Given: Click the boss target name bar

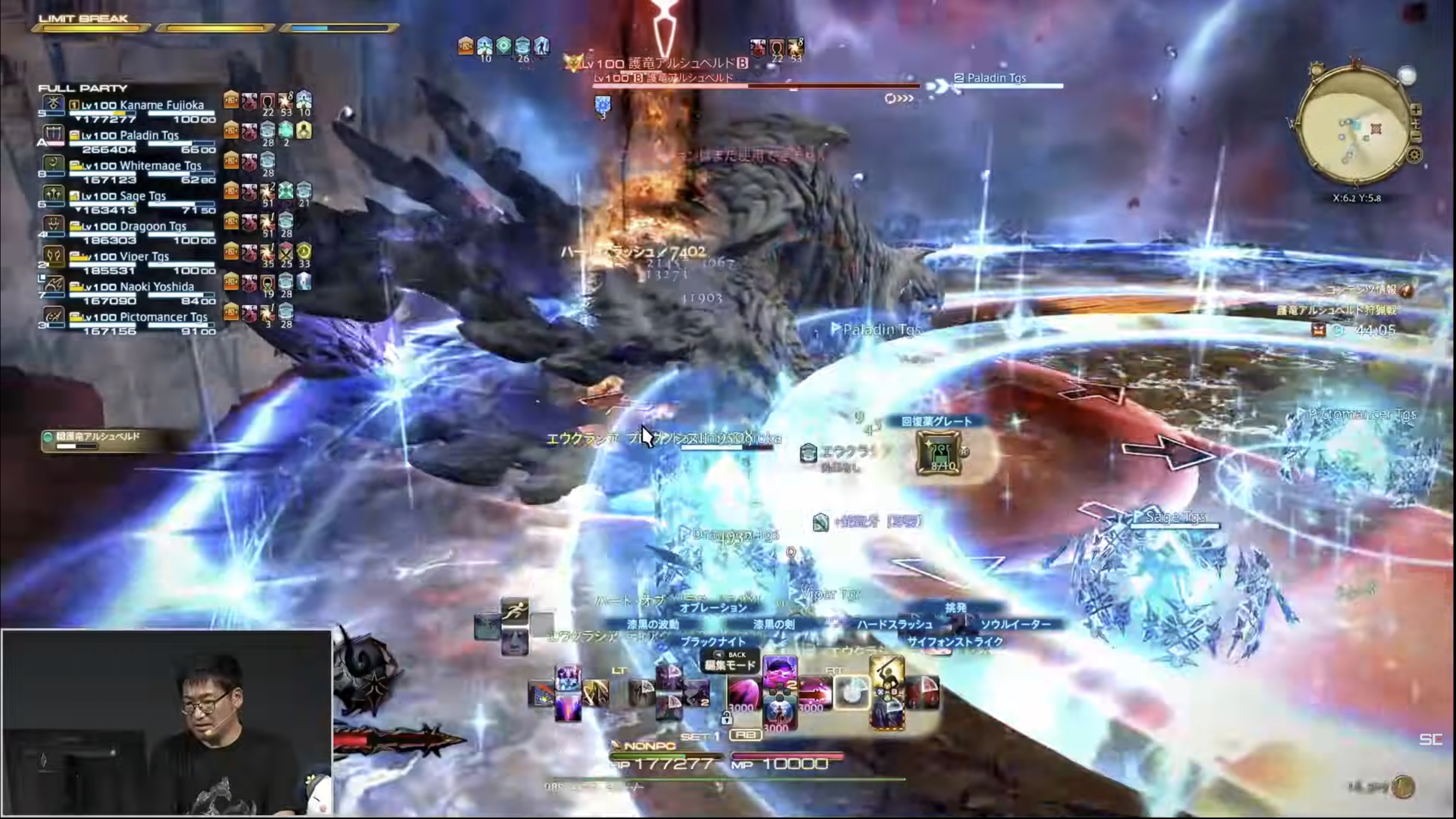Looking at the screenshot, I should (x=664, y=63).
